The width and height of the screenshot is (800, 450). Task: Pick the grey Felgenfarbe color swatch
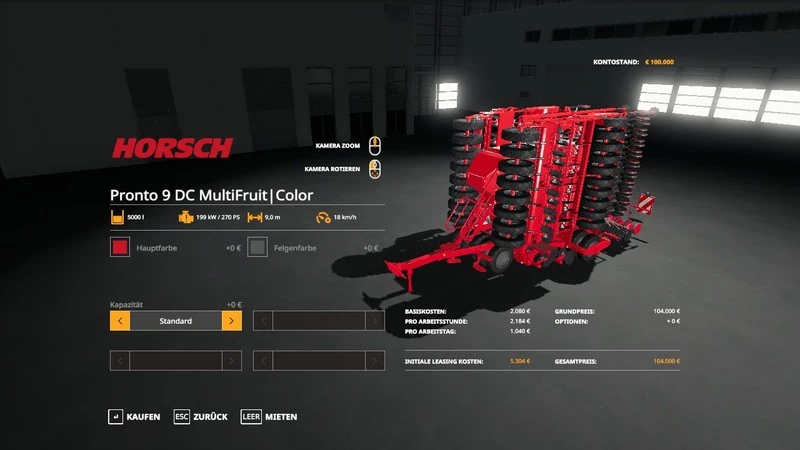[258, 247]
